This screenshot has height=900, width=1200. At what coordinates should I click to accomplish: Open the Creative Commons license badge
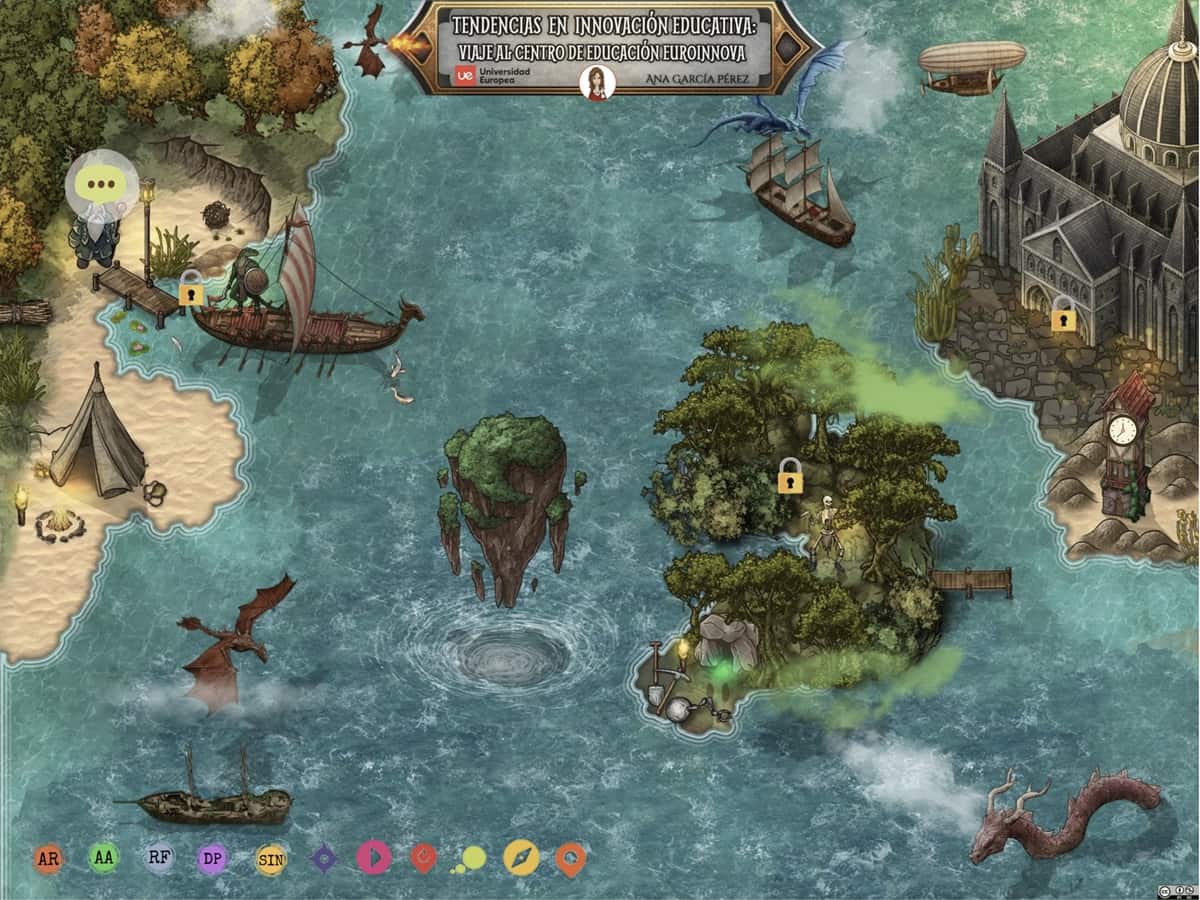coord(1177,890)
